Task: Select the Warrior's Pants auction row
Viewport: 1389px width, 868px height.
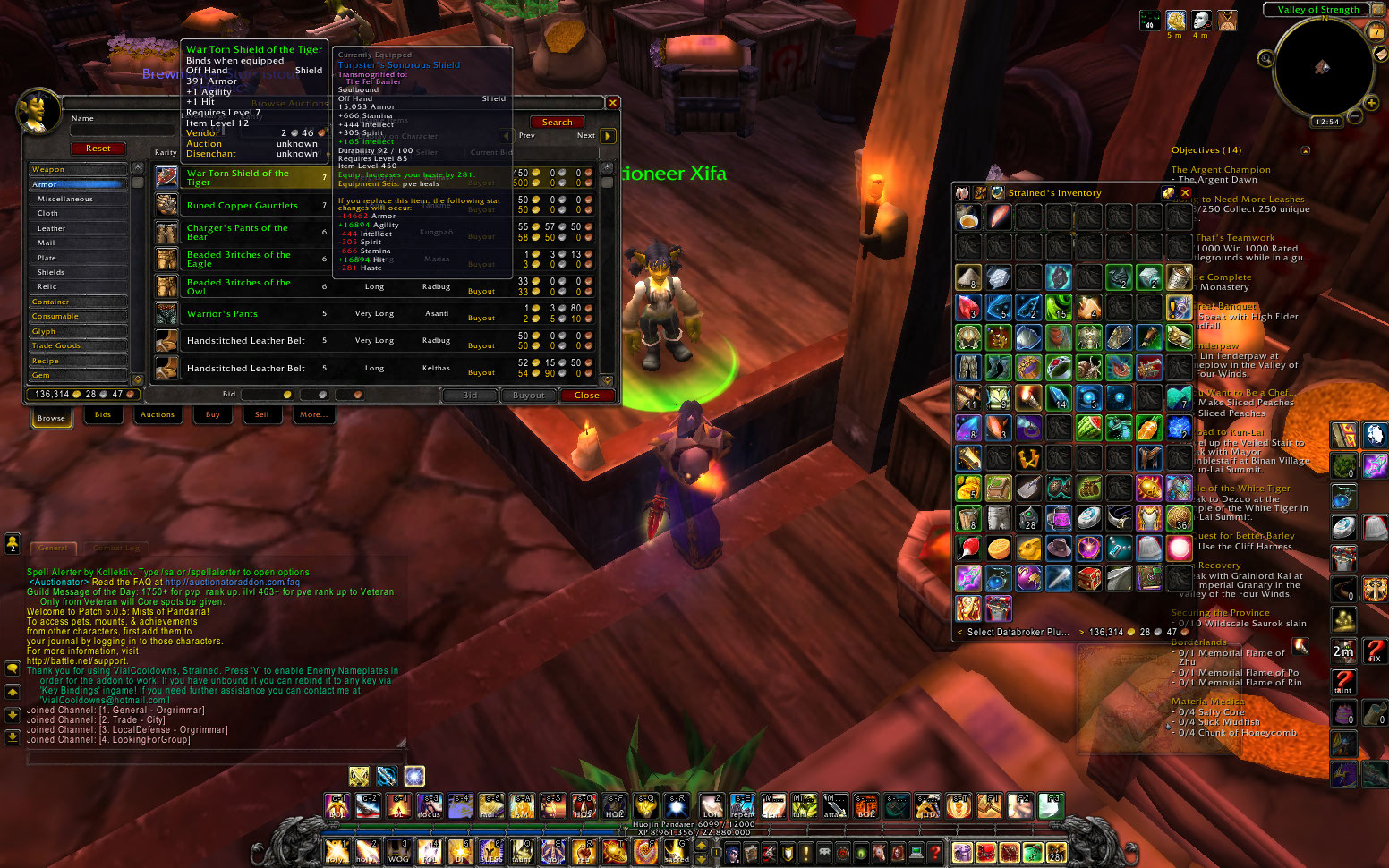Action: click(223, 314)
